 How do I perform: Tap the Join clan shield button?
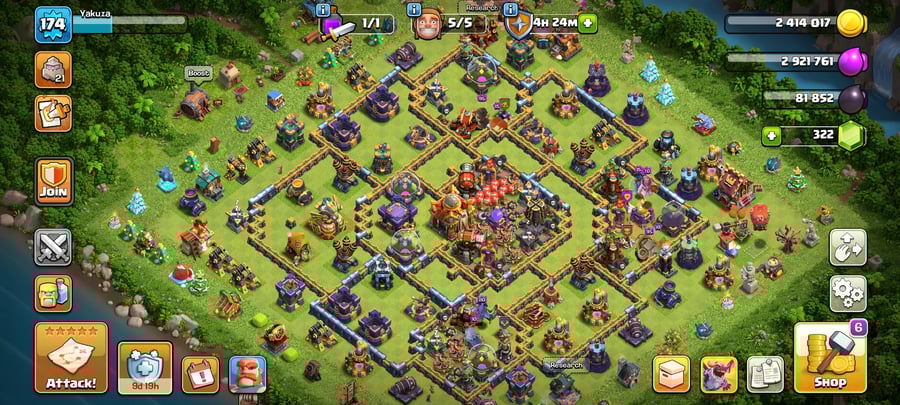(x=53, y=181)
